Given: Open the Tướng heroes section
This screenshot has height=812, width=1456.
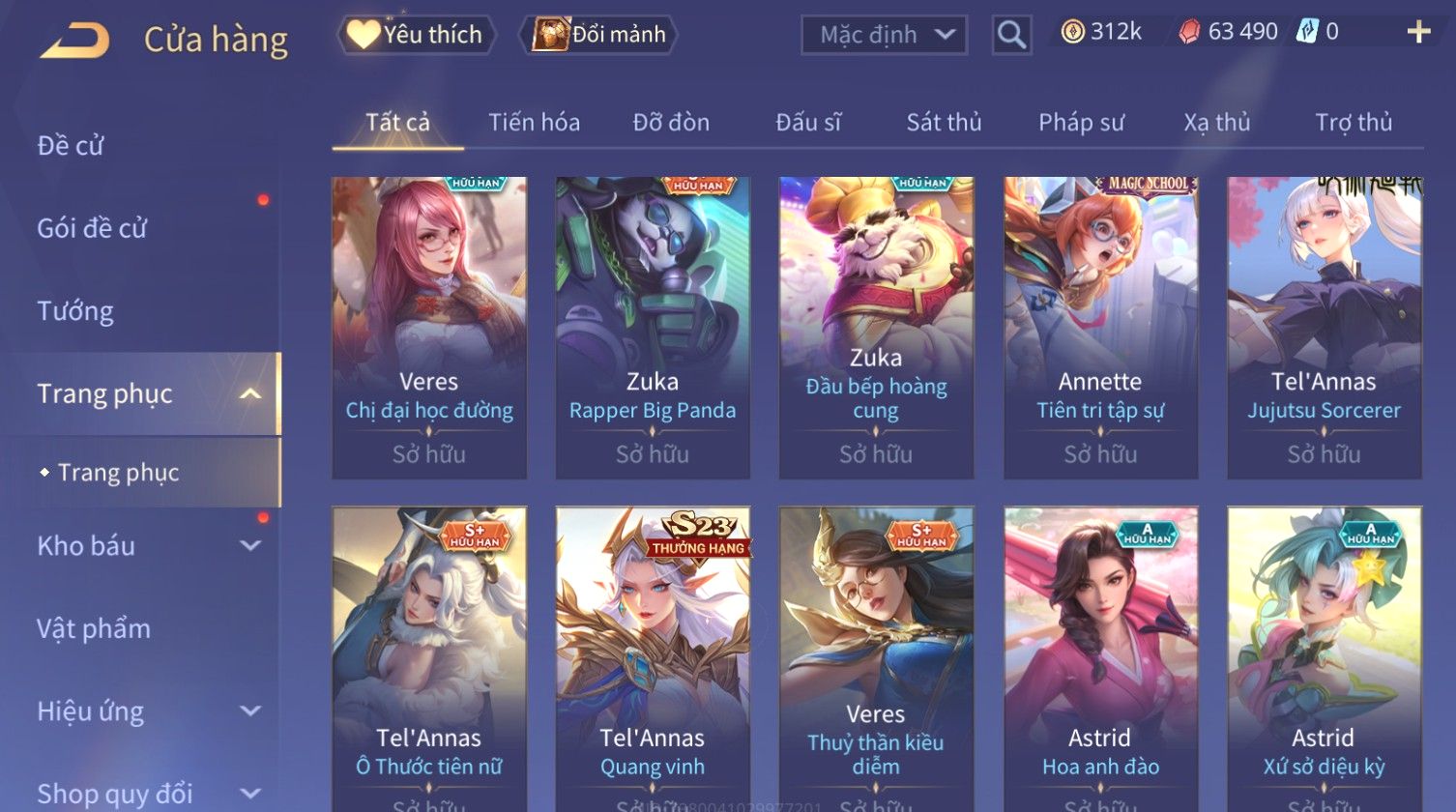Looking at the screenshot, I should (75, 311).
